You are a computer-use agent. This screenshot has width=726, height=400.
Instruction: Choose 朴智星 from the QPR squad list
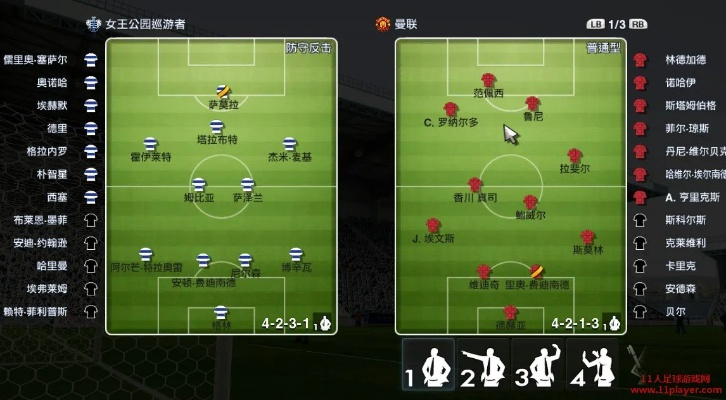[52, 174]
